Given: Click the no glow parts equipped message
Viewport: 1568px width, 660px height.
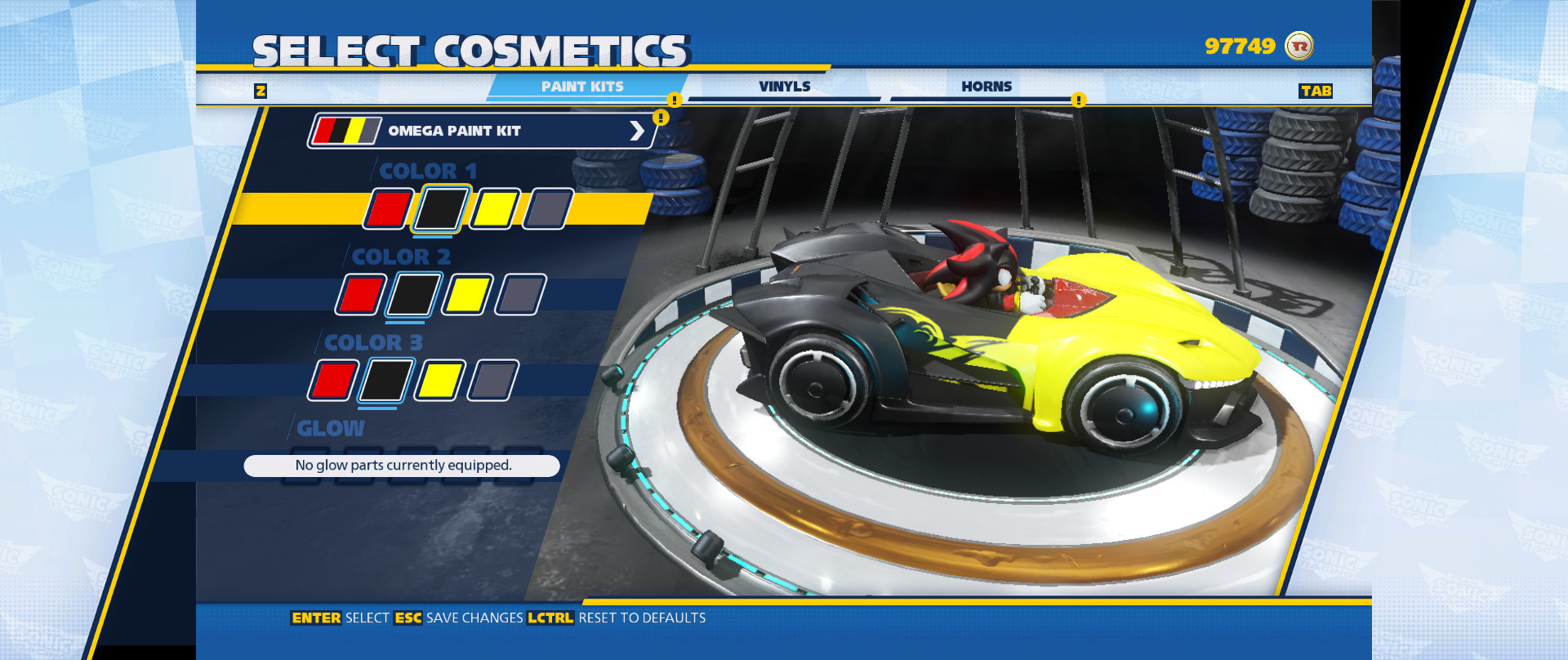Looking at the screenshot, I should point(402,465).
